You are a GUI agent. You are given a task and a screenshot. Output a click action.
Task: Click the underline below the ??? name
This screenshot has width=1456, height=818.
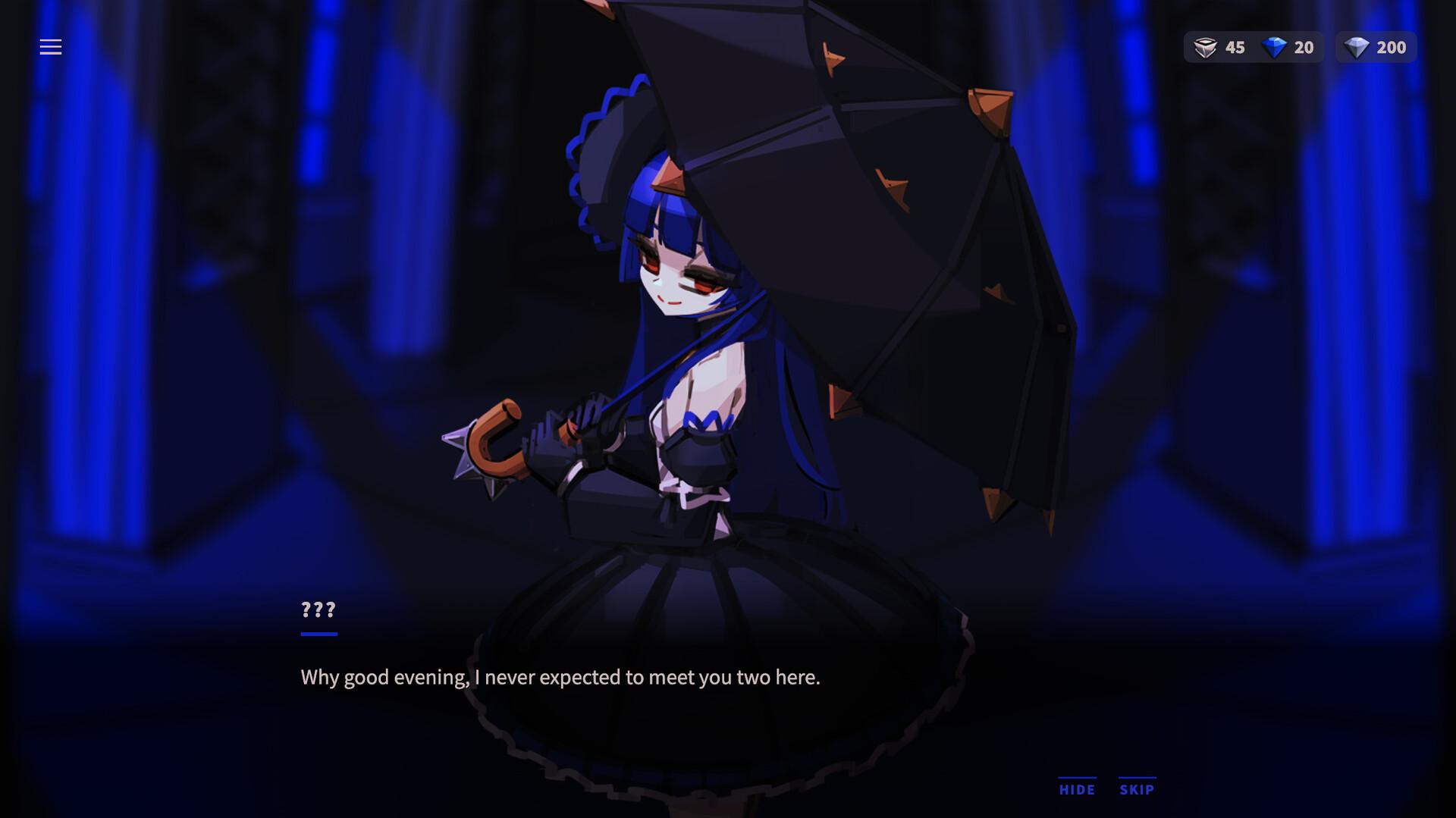[x=318, y=635]
